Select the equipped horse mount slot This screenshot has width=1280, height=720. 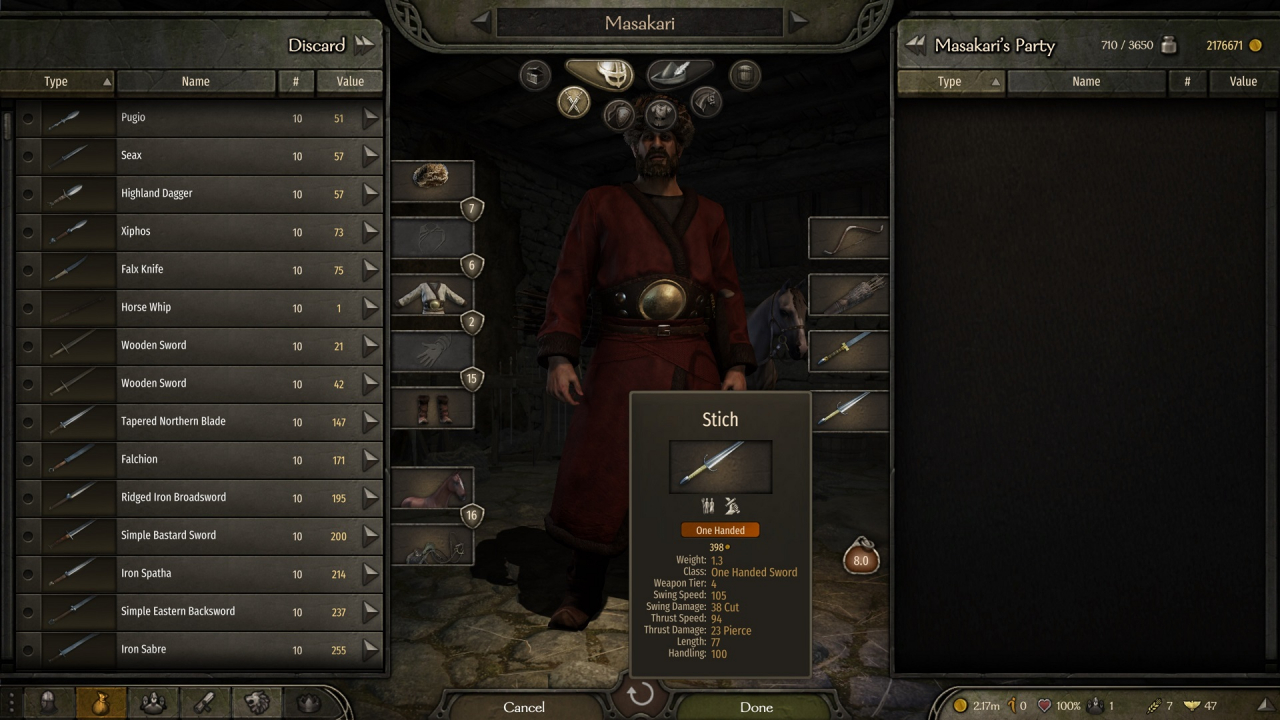[x=431, y=488]
